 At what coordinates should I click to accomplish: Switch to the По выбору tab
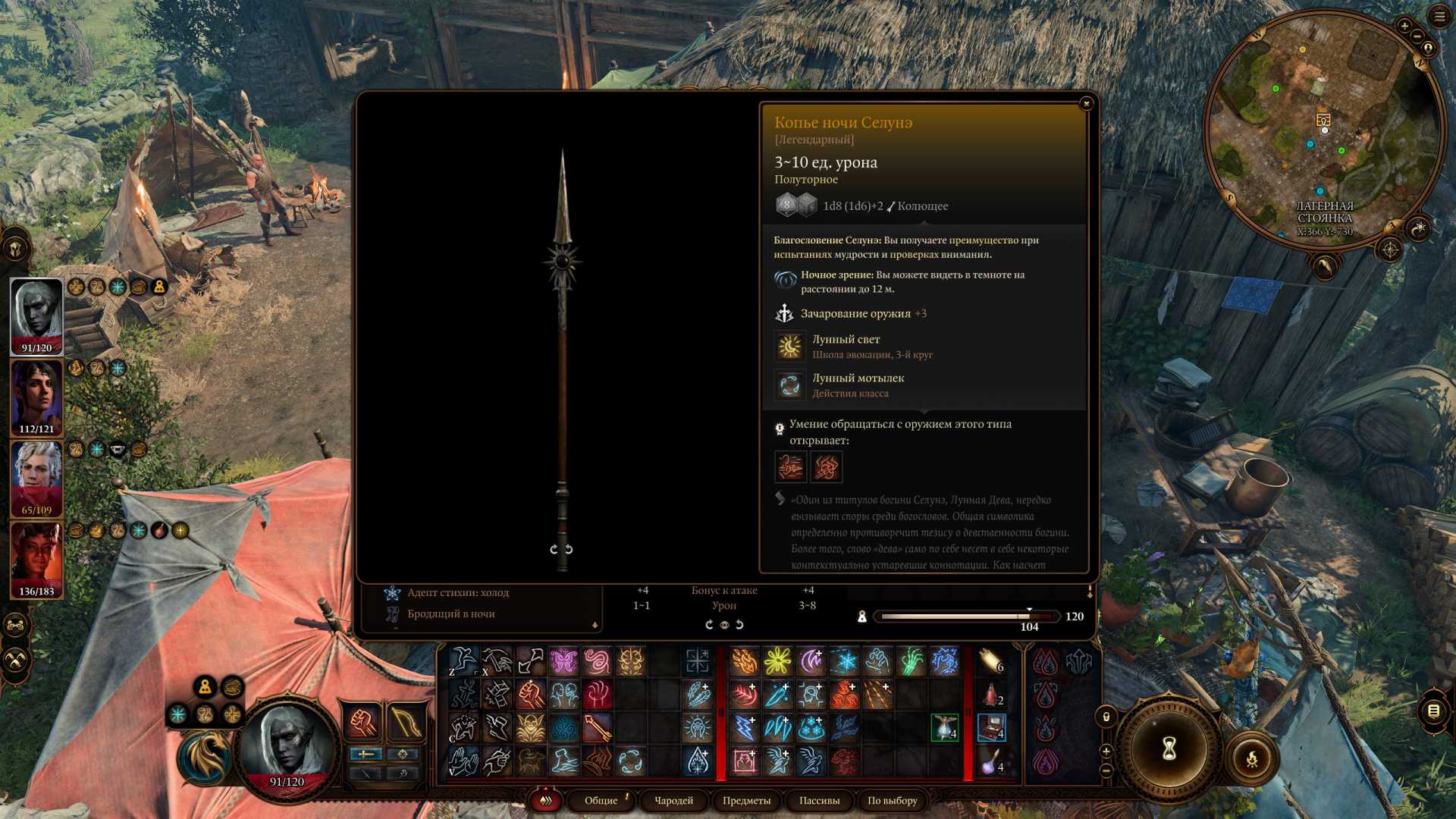click(x=892, y=801)
